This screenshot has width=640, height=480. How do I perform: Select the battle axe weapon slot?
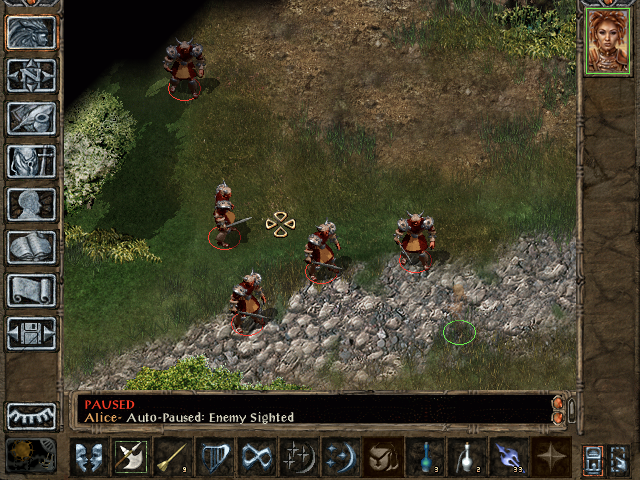(x=130, y=456)
